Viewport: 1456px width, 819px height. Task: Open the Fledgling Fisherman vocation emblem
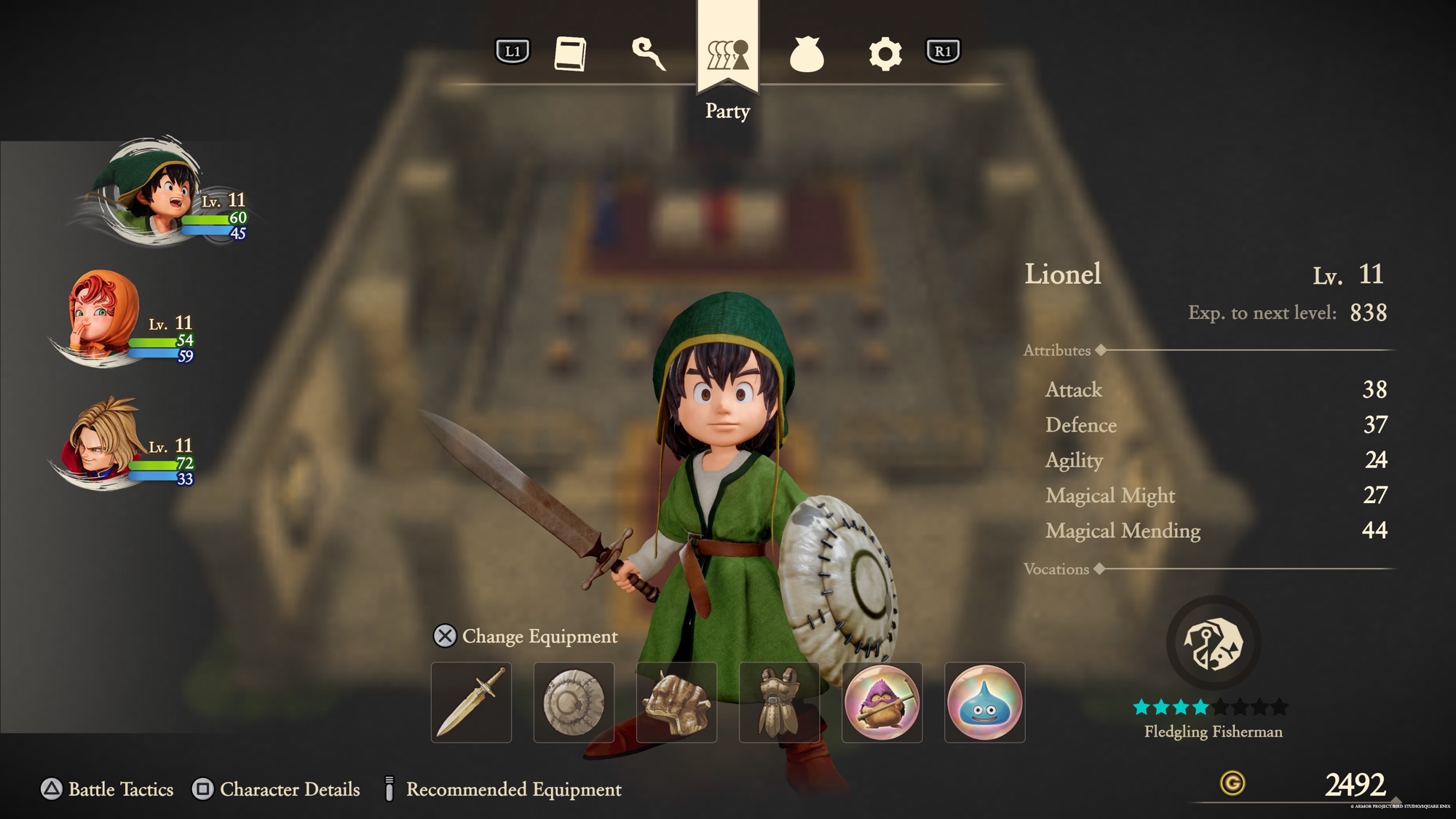click(x=1213, y=644)
